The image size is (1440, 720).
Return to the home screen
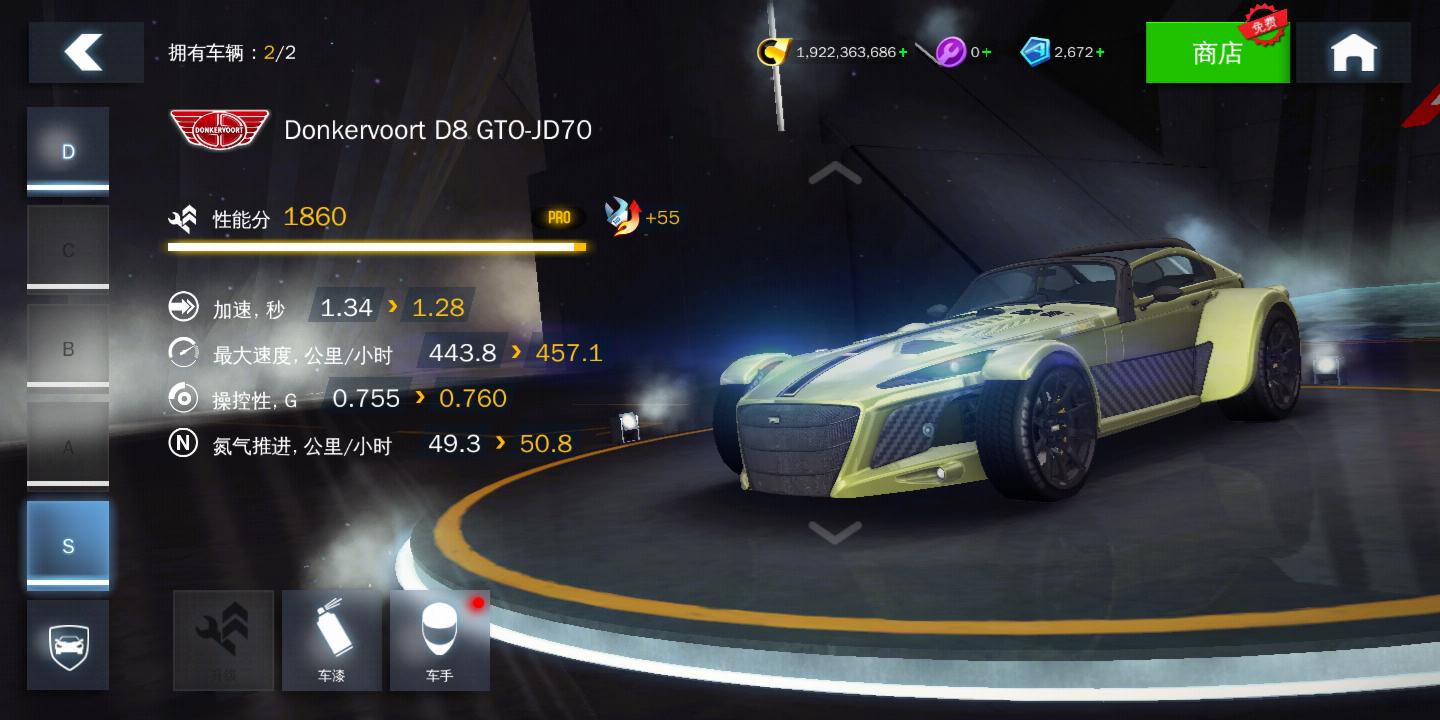point(1353,53)
